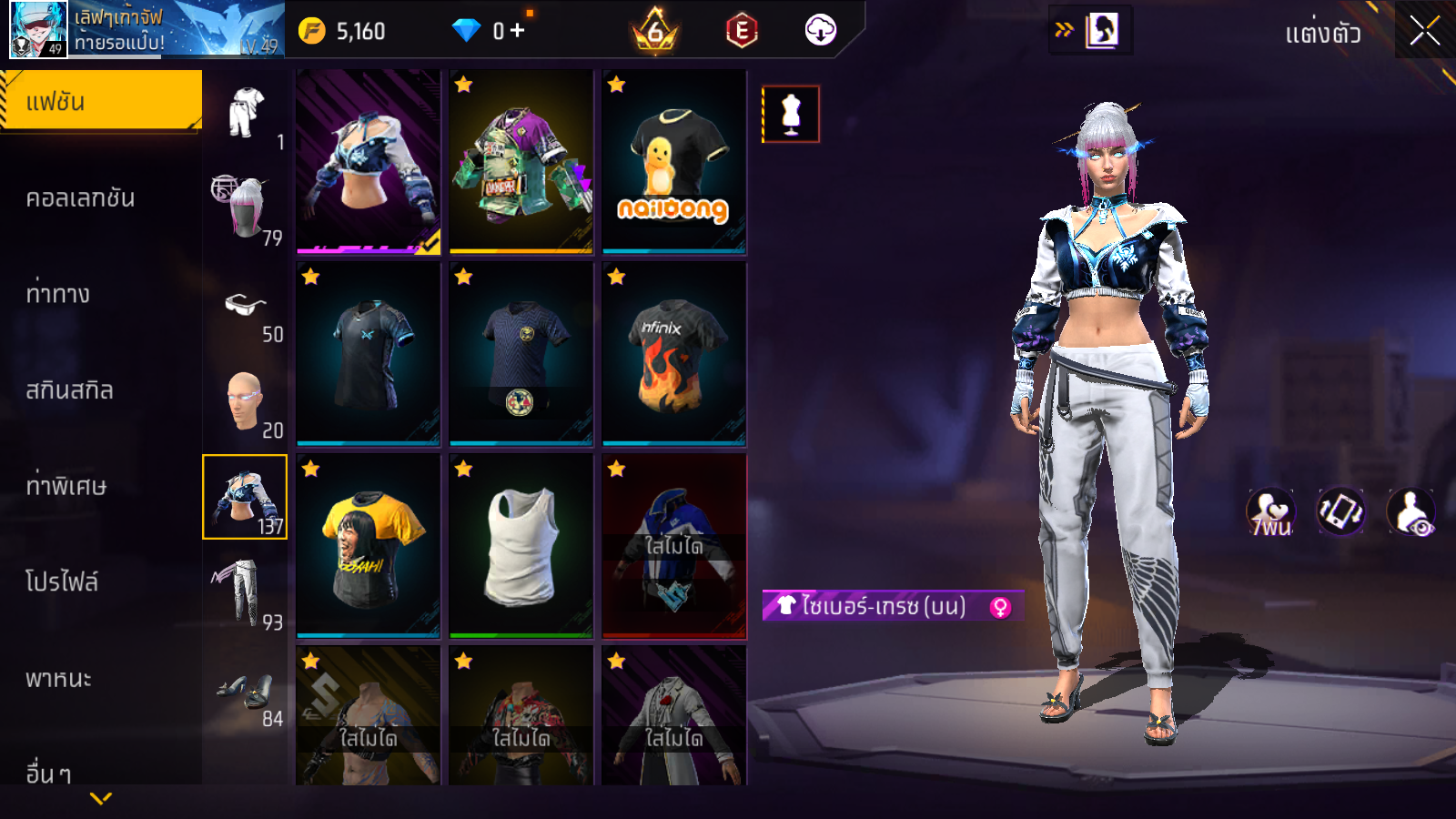Choose the white tank top
Image resolution: width=1456 pixels, height=819 pixels.
521,546
